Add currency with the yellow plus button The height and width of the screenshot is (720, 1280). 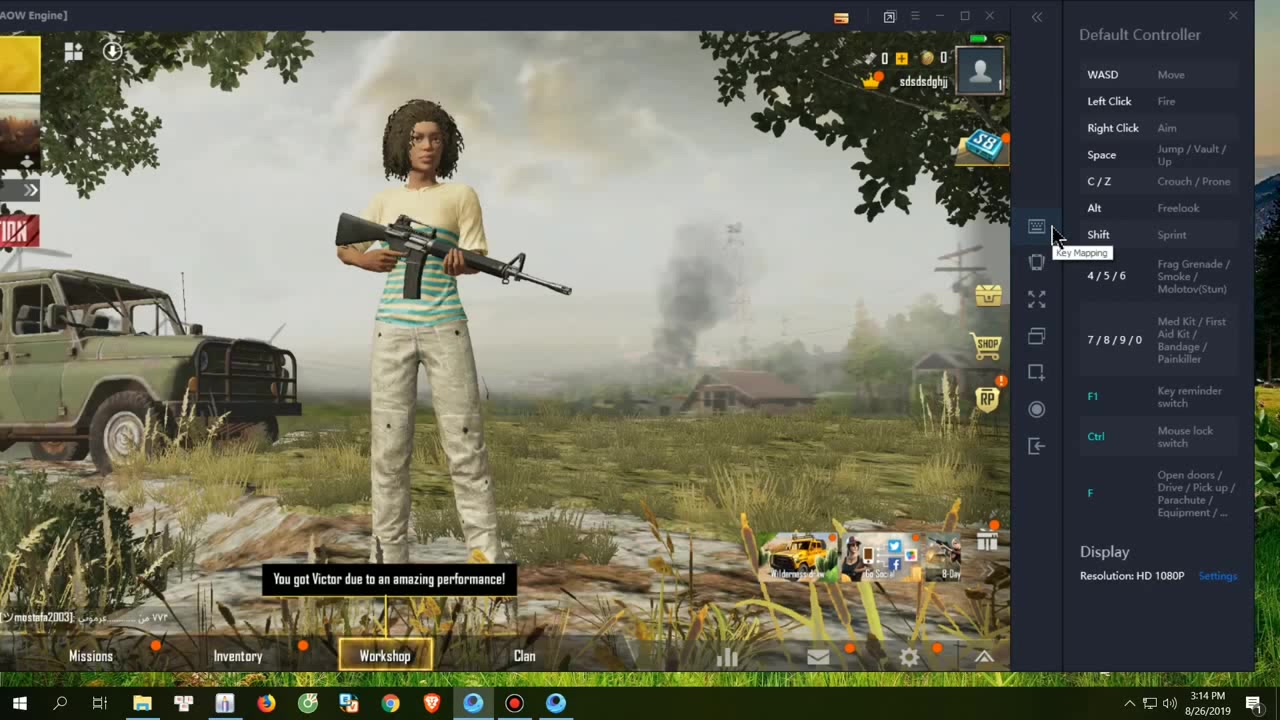click(902, 59)
